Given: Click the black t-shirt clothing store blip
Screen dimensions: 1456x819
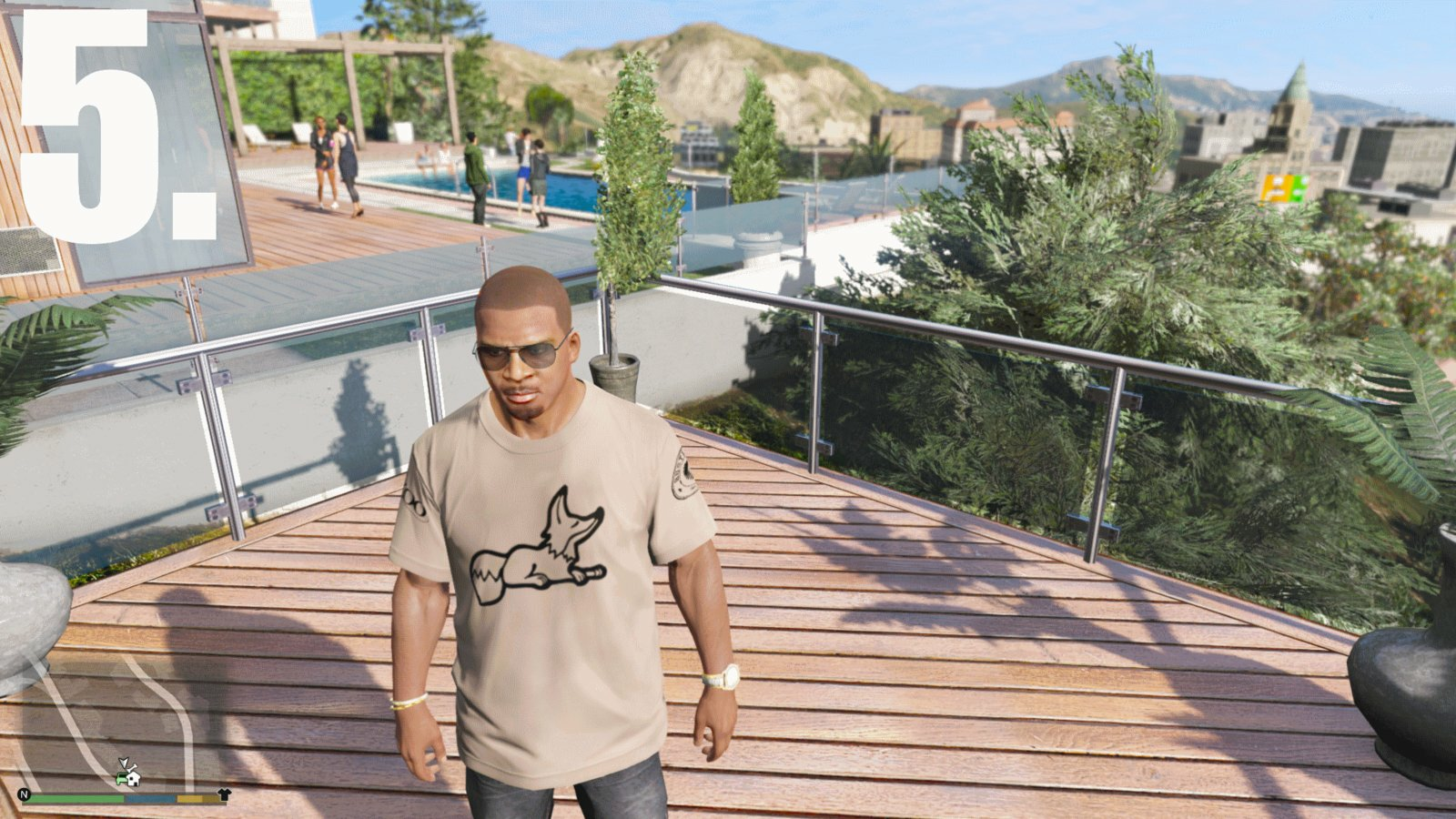Looking at the screenshot, I should point(224,794).
